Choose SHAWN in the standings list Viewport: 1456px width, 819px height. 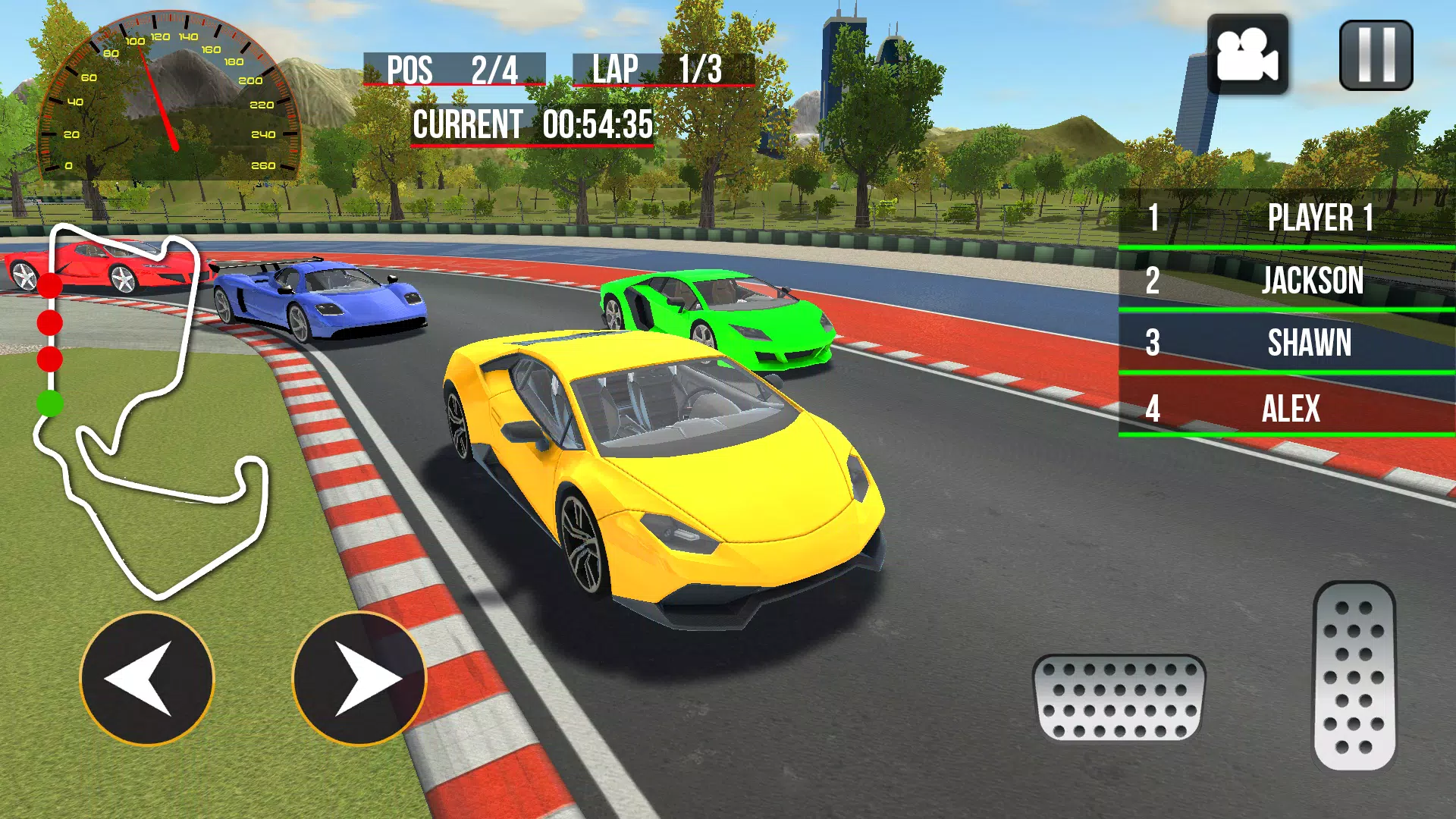click(x=1287, y=343)
